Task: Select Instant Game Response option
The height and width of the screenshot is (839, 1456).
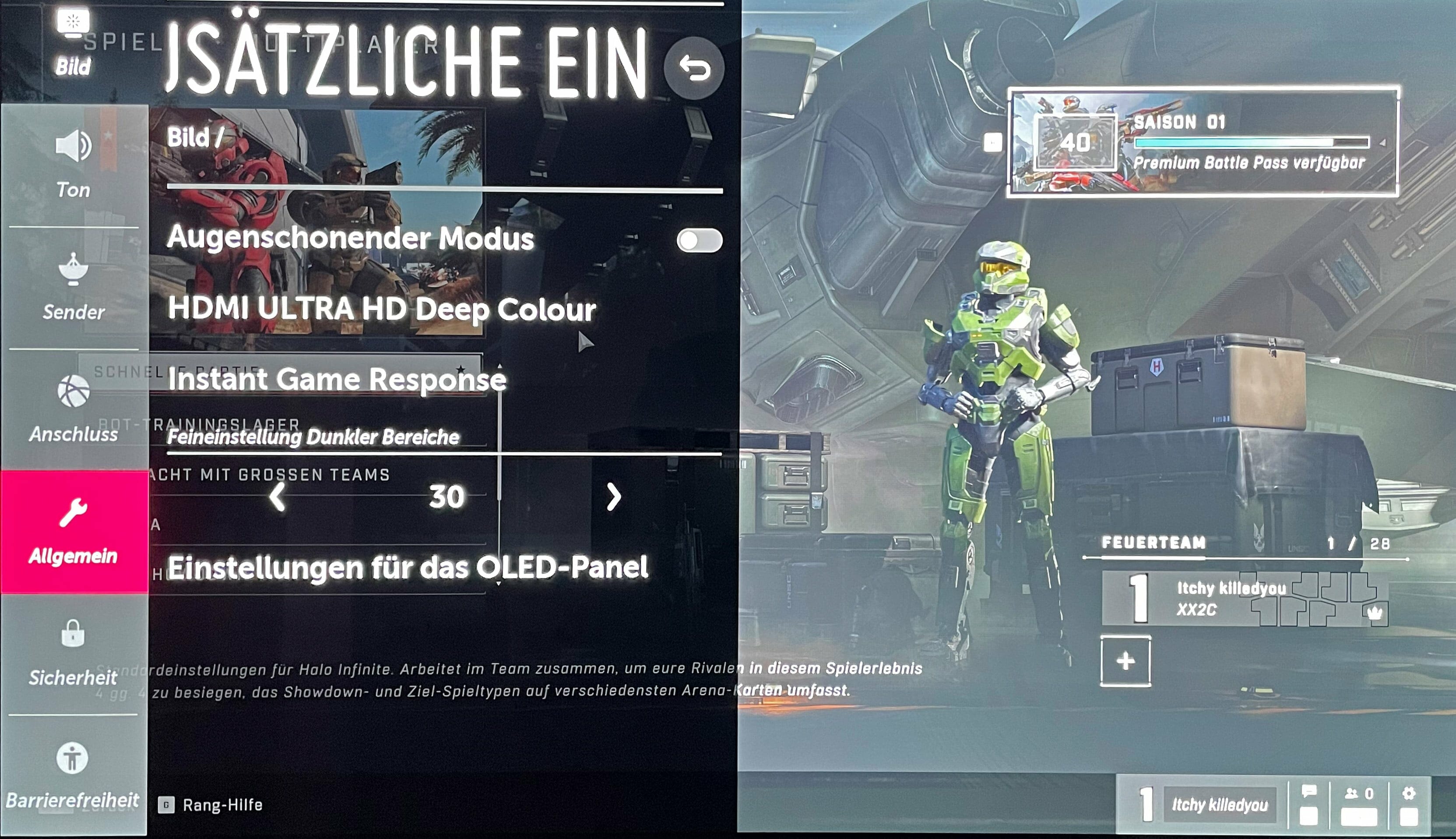Action: [337, 379]
